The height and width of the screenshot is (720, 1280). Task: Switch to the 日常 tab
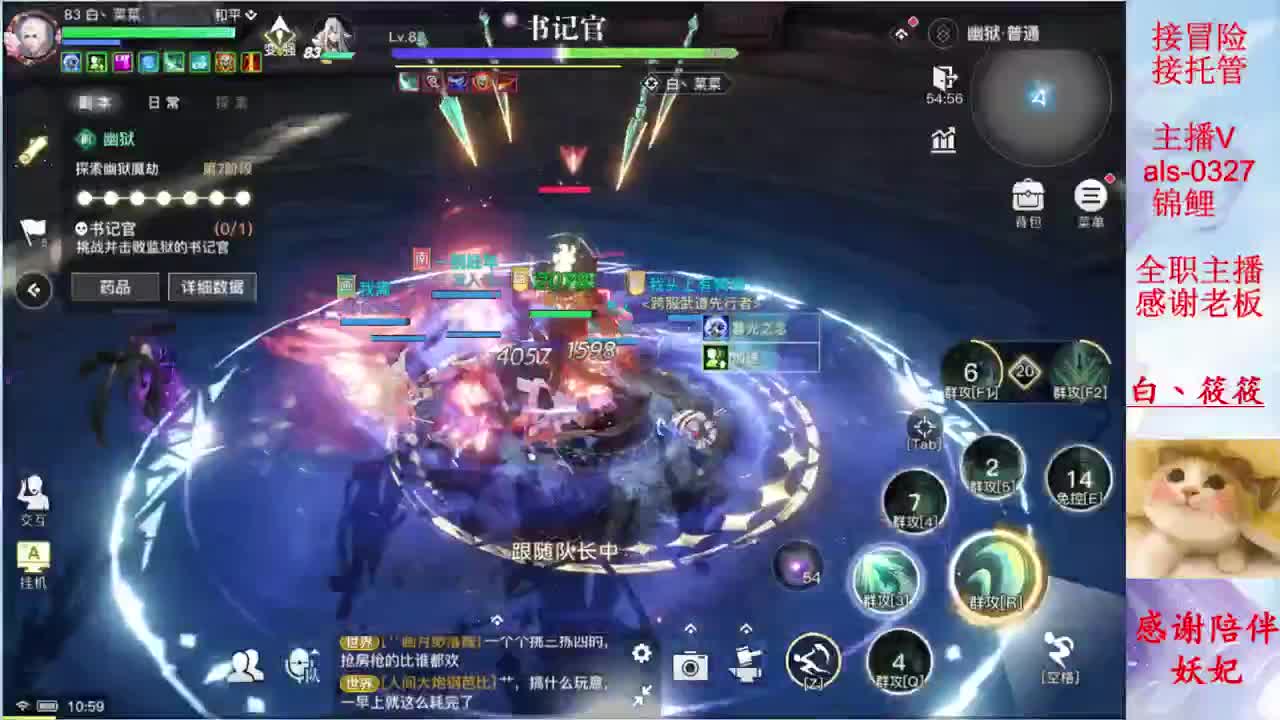coord(160,102)
